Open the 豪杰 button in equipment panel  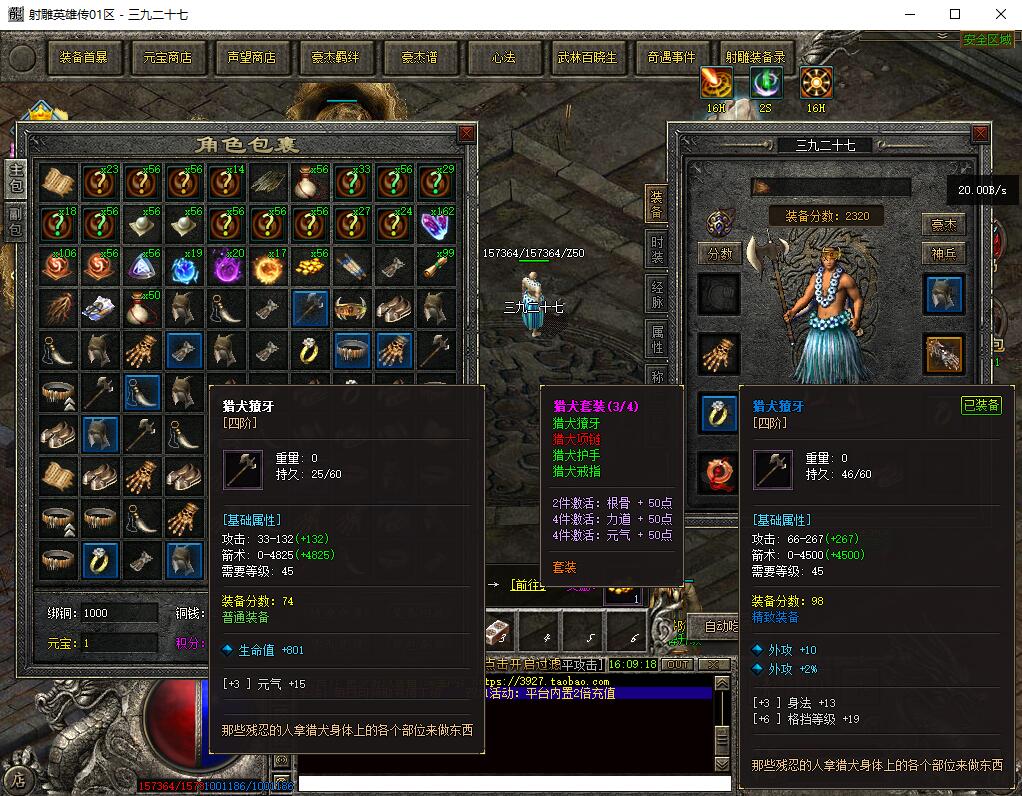[x=944, y=225]
